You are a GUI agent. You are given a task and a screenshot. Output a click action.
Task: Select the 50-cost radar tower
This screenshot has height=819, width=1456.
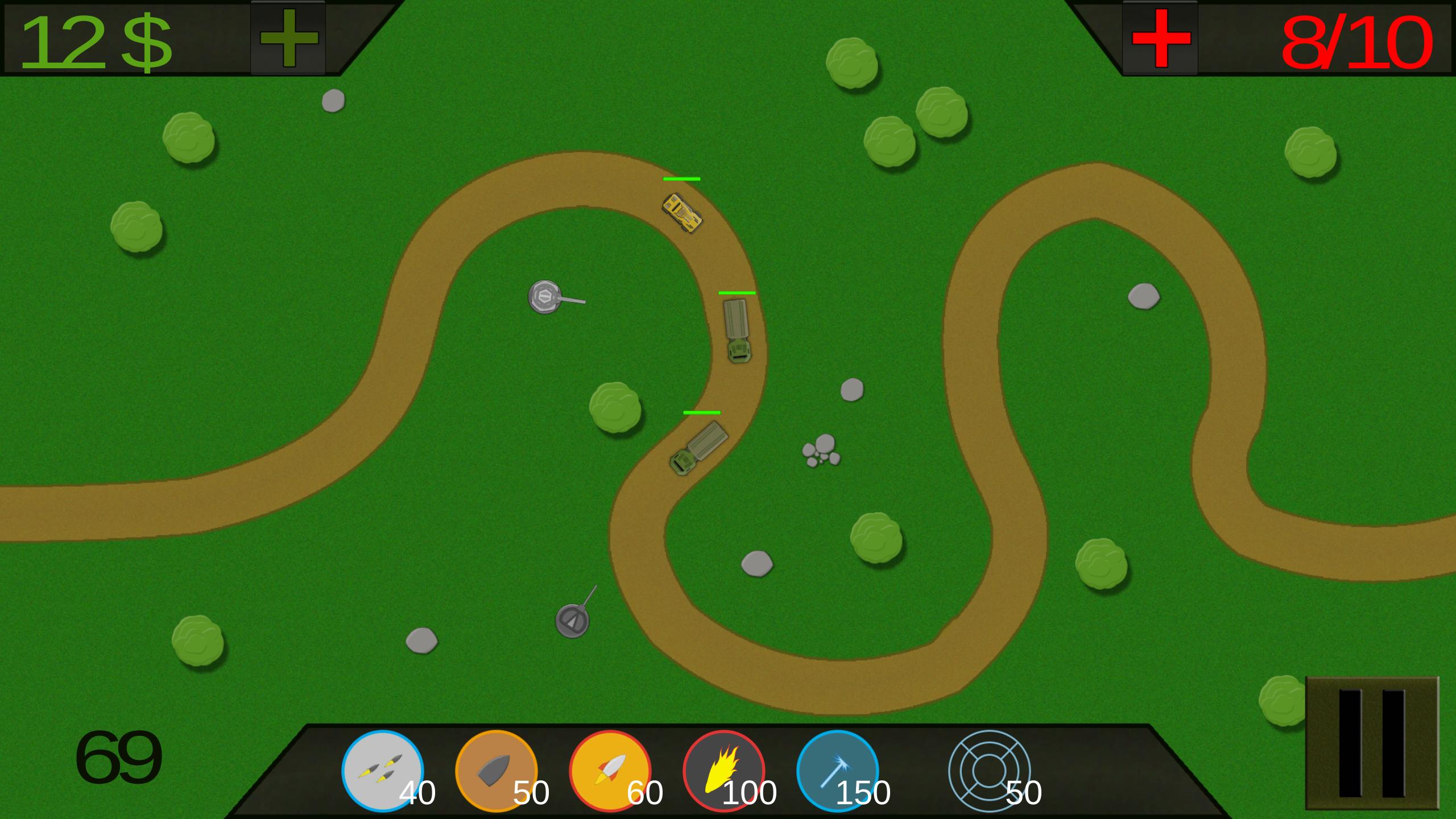(x=990, y=771)
